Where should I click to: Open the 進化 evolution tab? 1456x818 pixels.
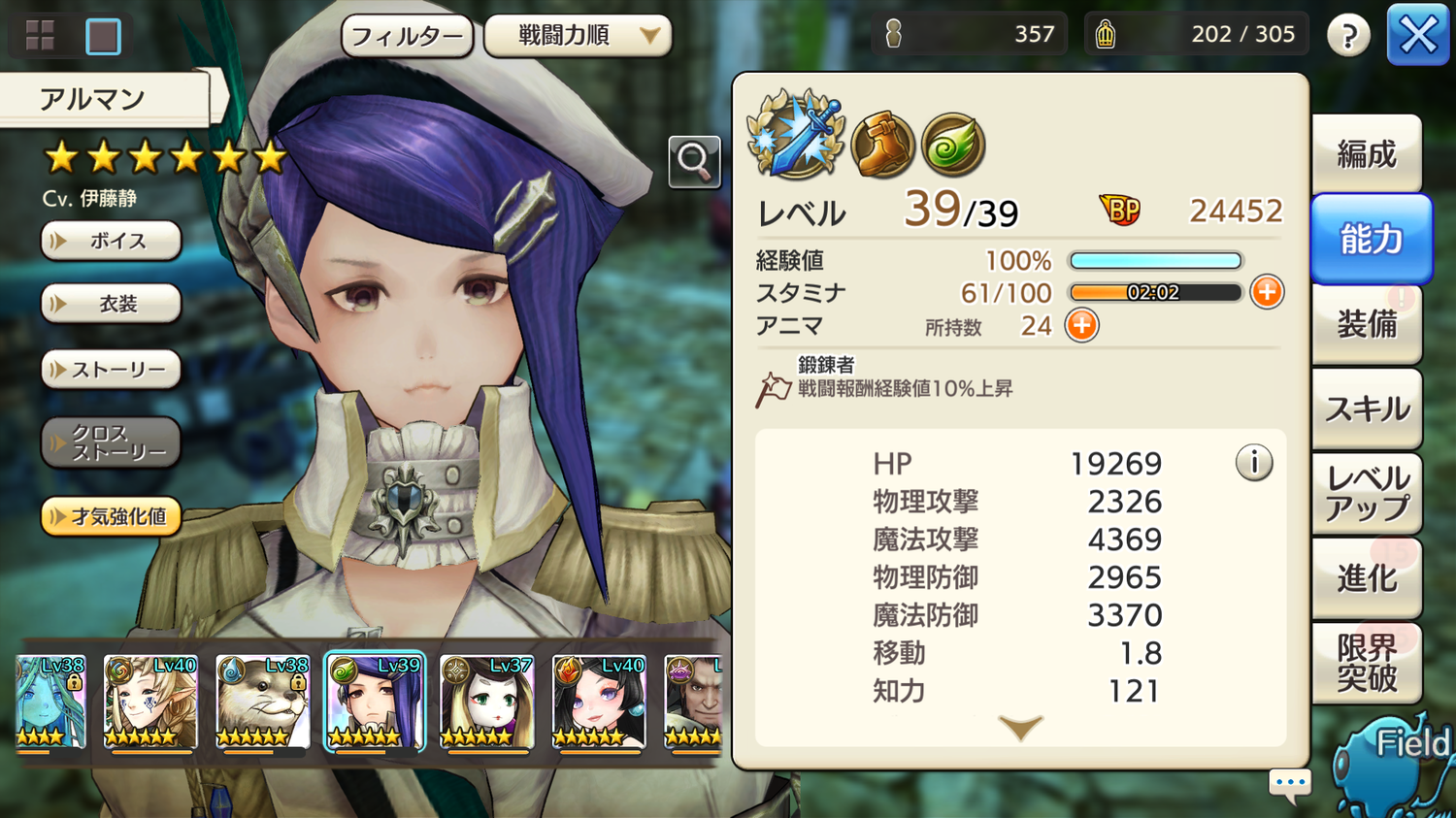point(1367,578)
